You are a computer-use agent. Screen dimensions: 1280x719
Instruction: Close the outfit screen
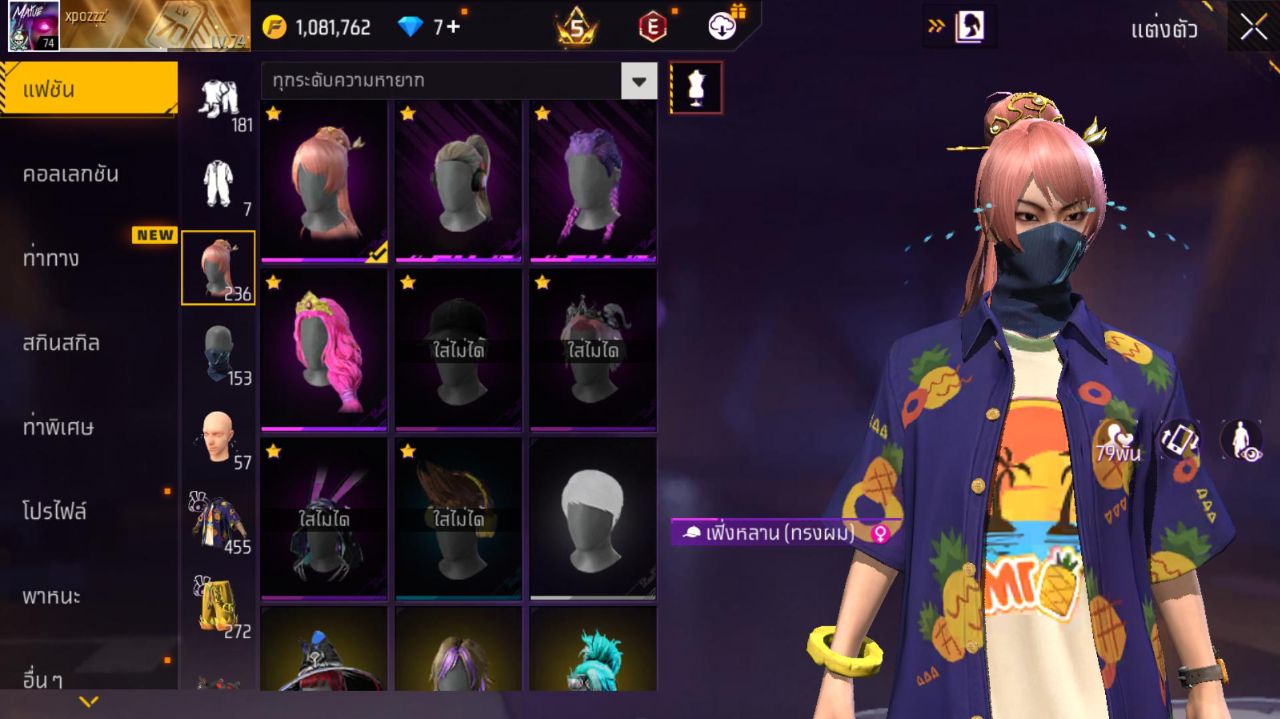click(x=1253, y=28)
